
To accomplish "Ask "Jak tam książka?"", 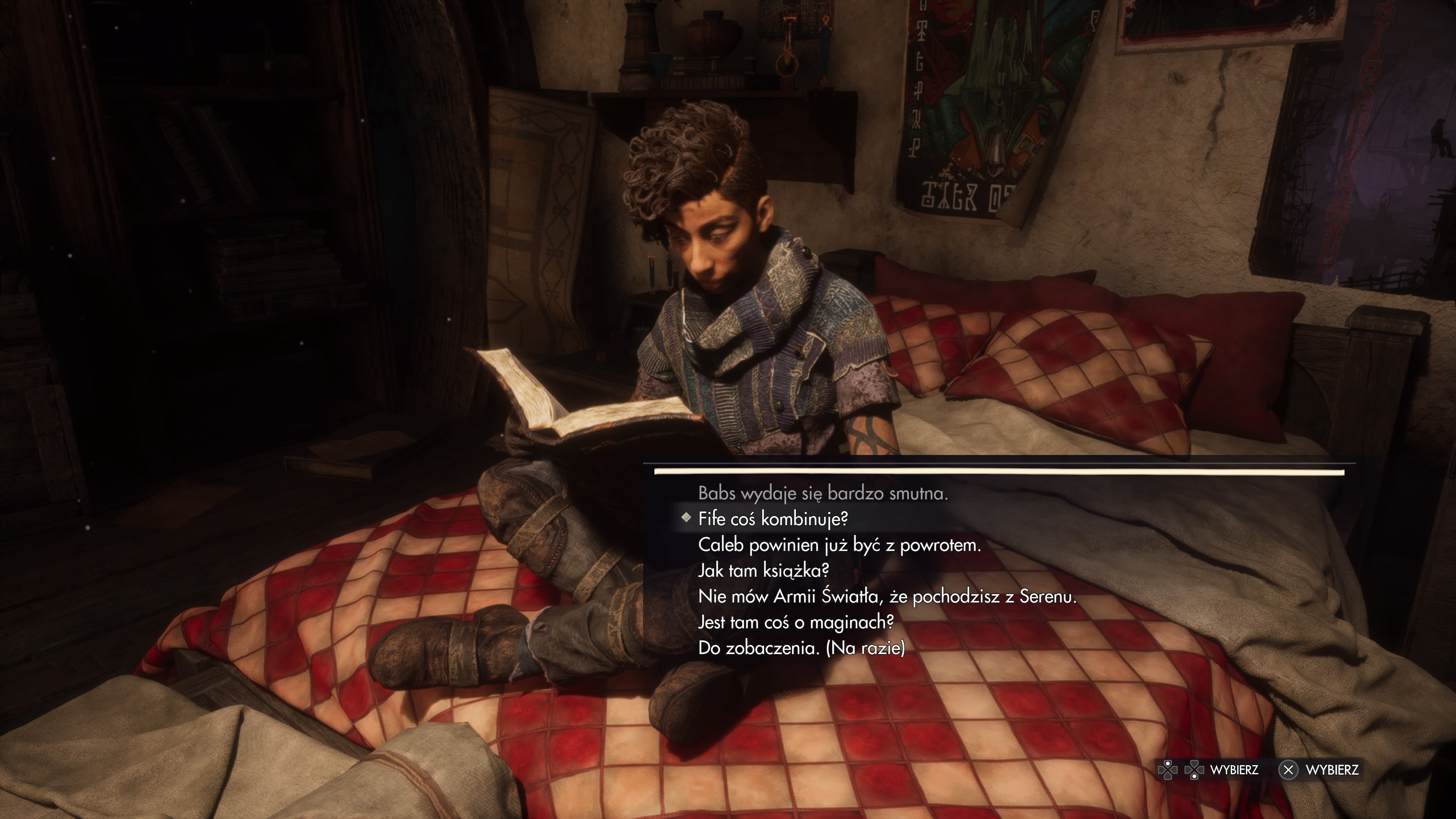I will click(763, 570).
